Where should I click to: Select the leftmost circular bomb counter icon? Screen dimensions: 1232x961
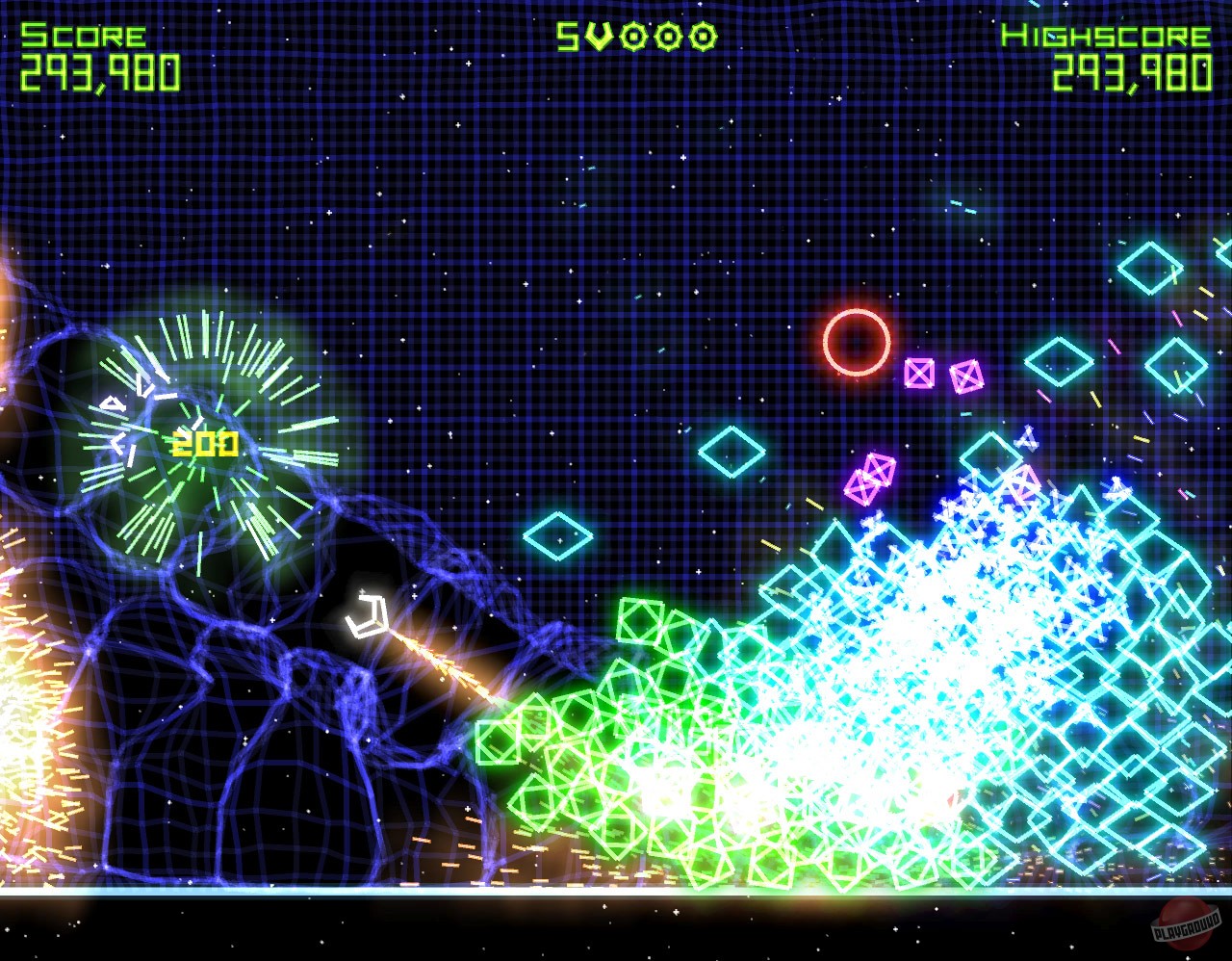pyautogui.click(x=633, y=37)
